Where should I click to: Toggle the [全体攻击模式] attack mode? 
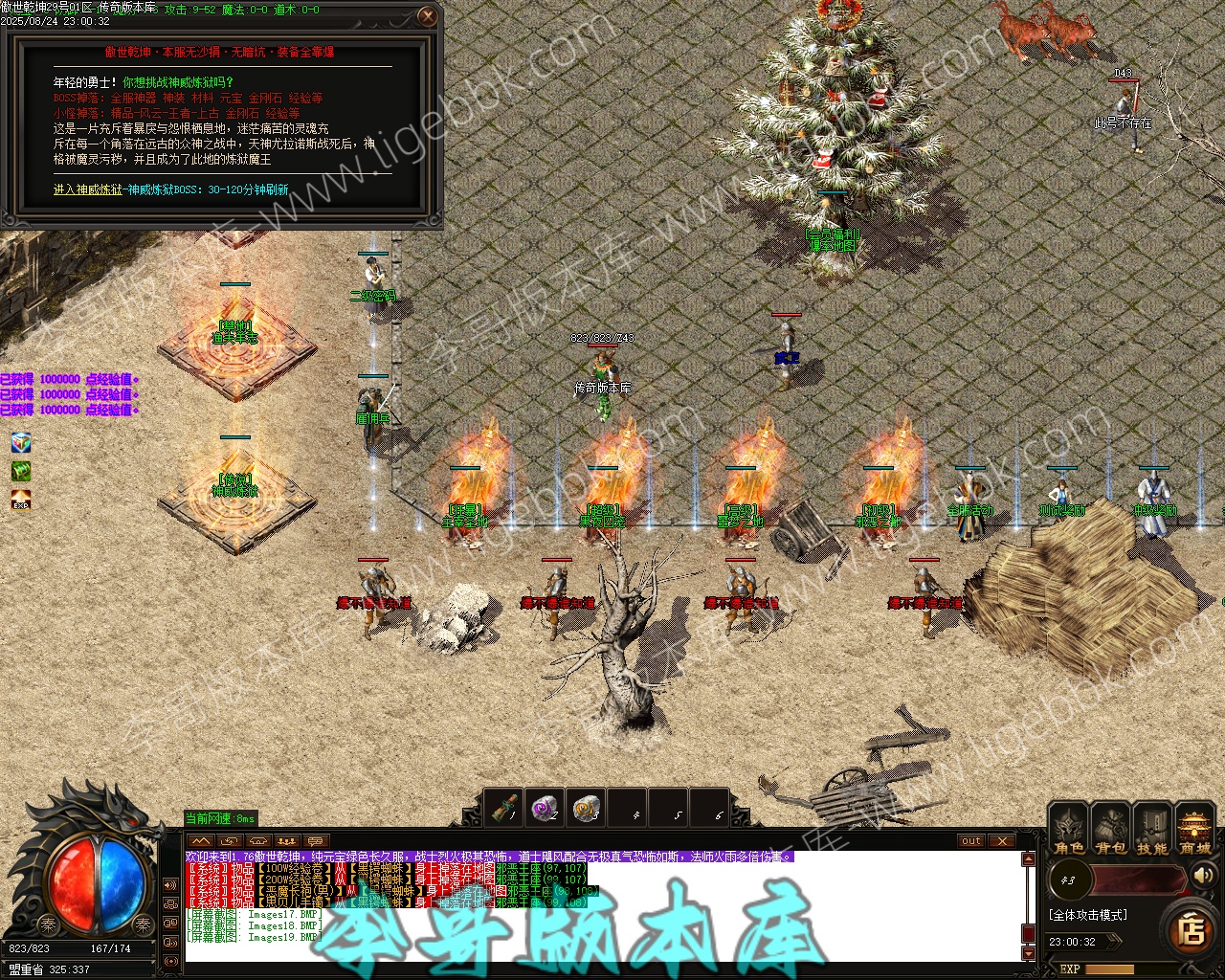point(1087,915)
